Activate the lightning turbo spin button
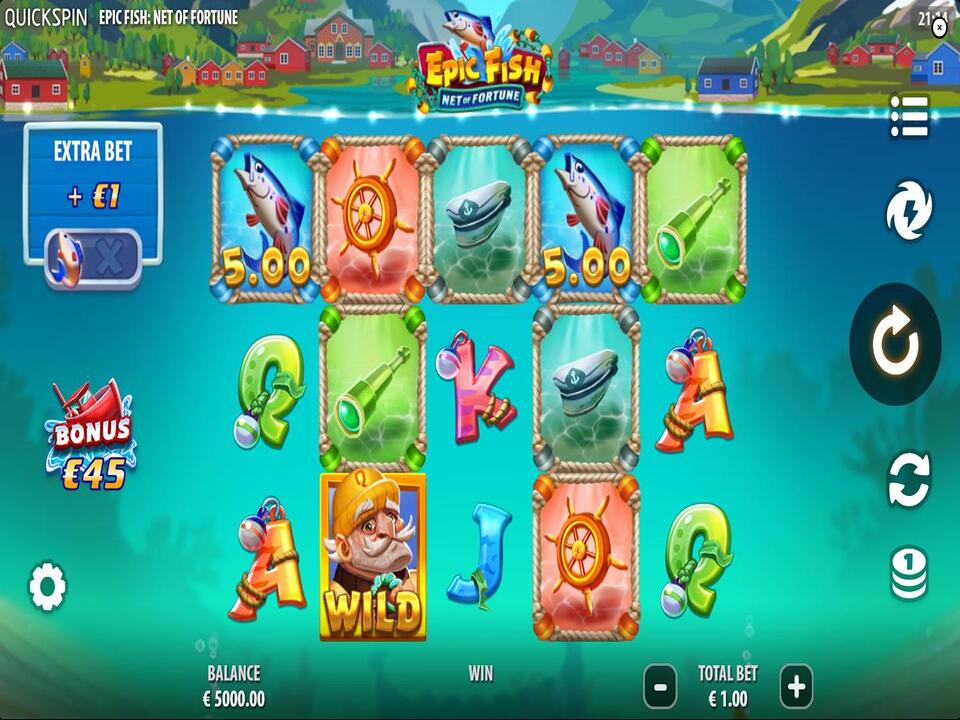 pos(909,211)
